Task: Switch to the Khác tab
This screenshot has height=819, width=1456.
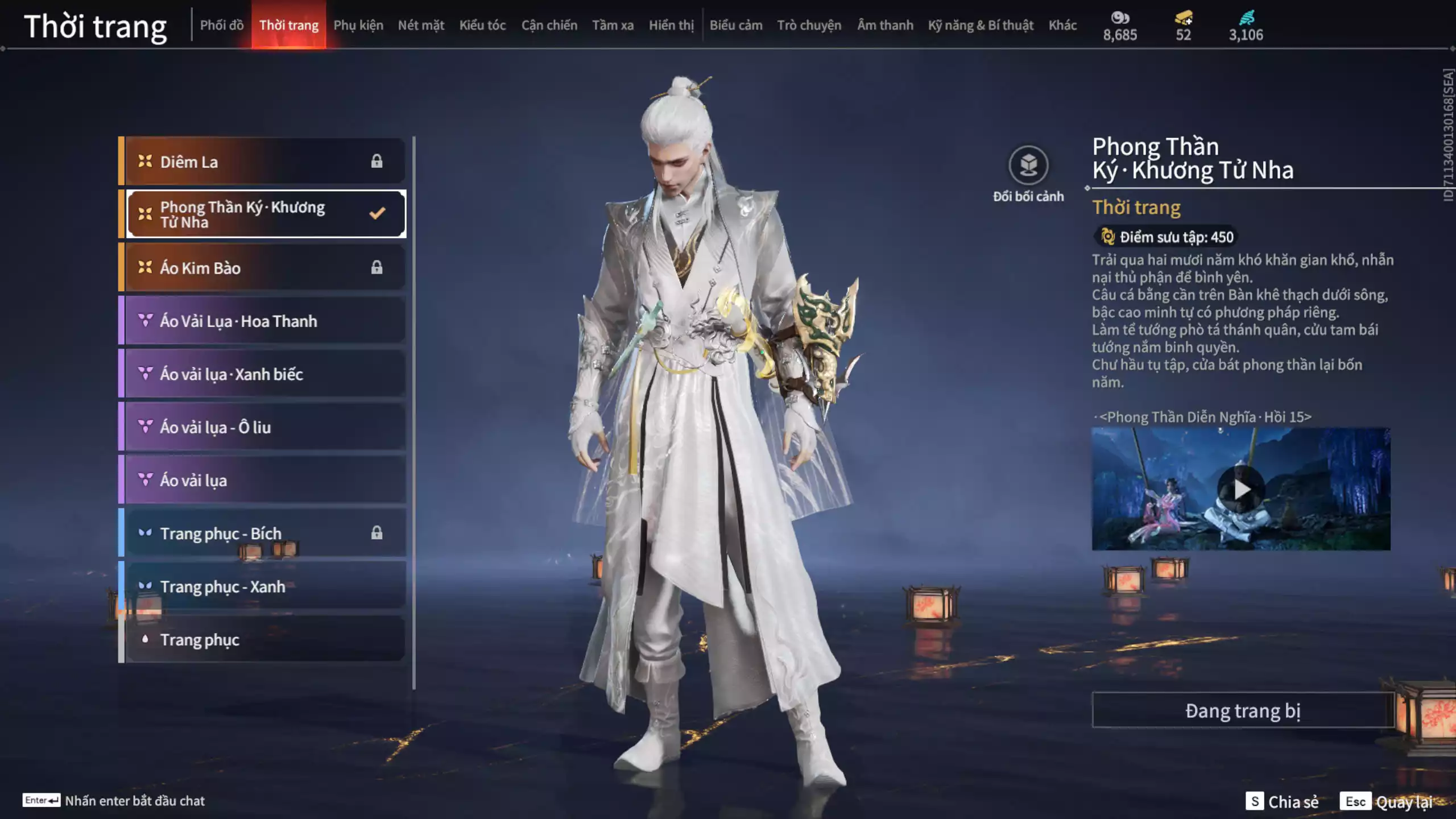Action: coord(1062,25)
